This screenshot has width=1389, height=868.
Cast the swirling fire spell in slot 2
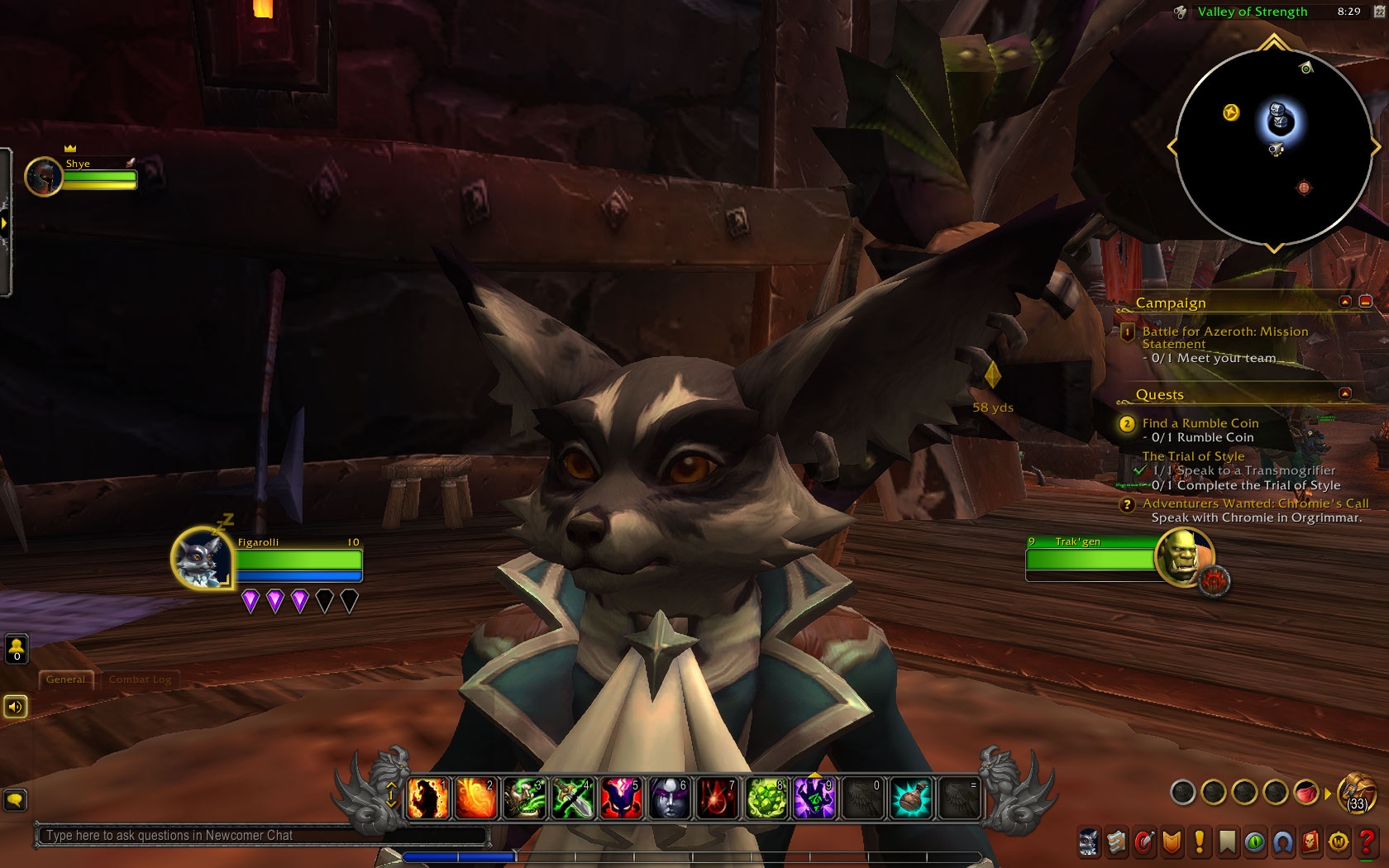coord(476,799)
